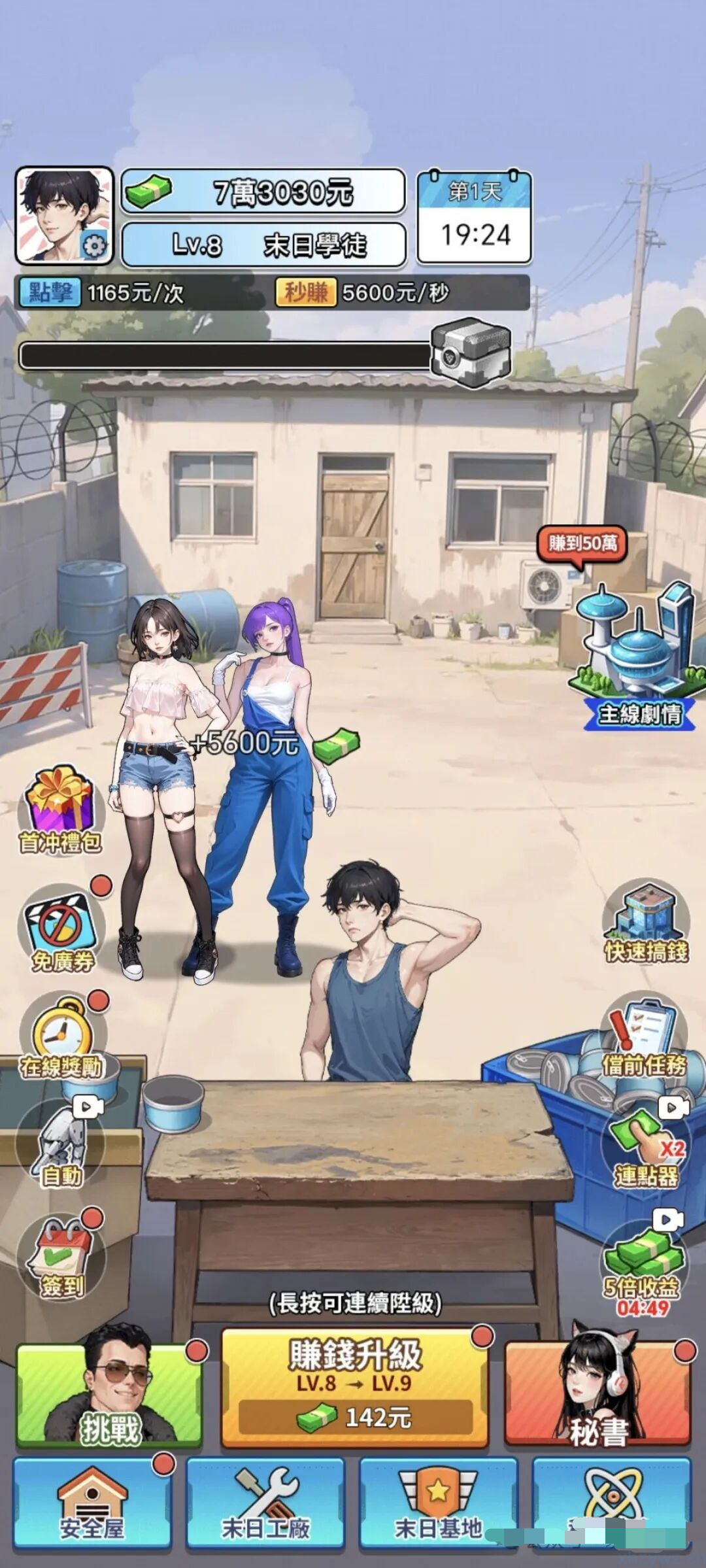Screen dimensions: 706x1568
Task: Open settings via the avatar gear icon
Action: click(x=95, y=246)
